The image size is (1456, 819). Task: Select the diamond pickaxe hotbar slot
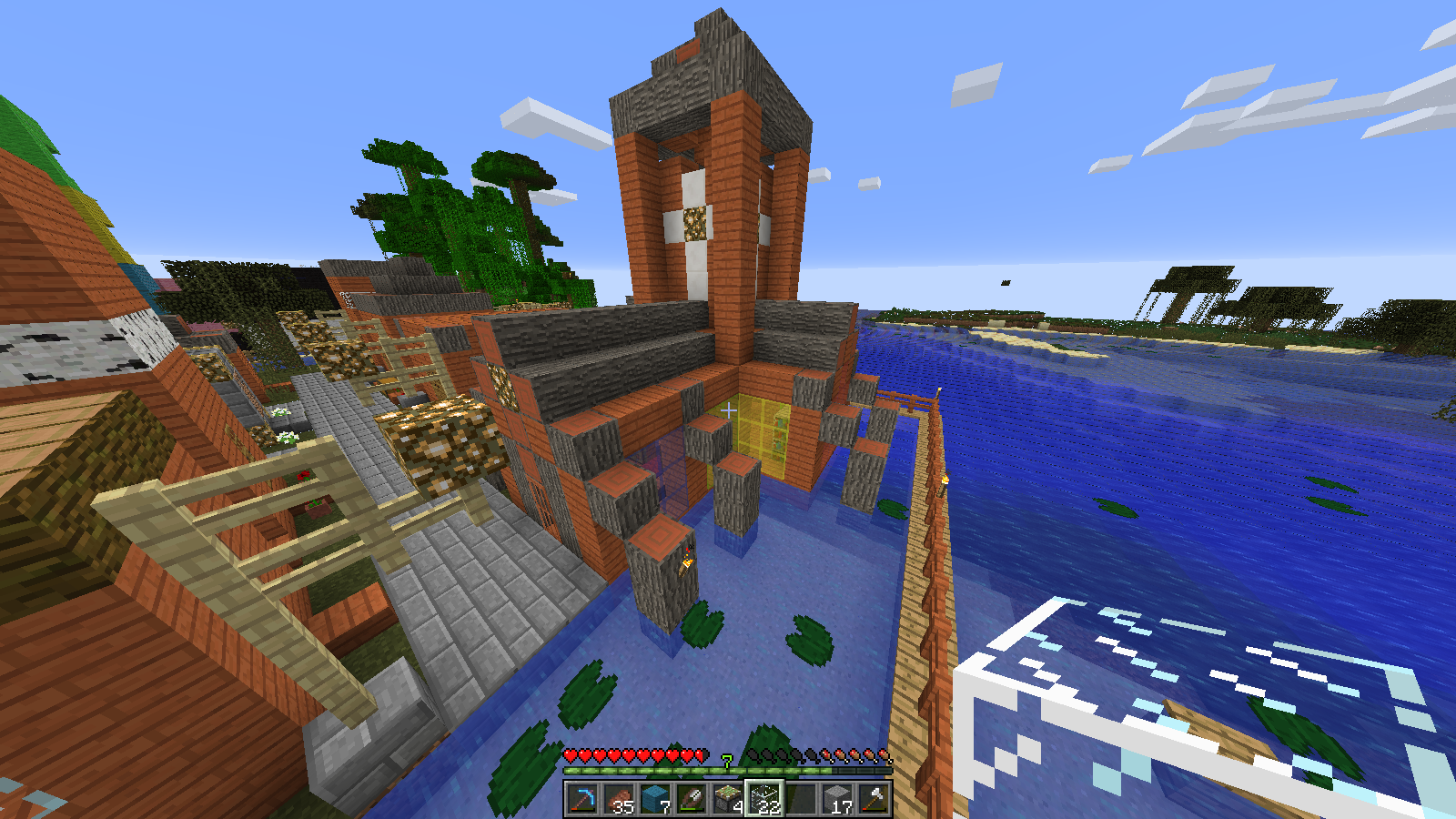click(582, 800)
